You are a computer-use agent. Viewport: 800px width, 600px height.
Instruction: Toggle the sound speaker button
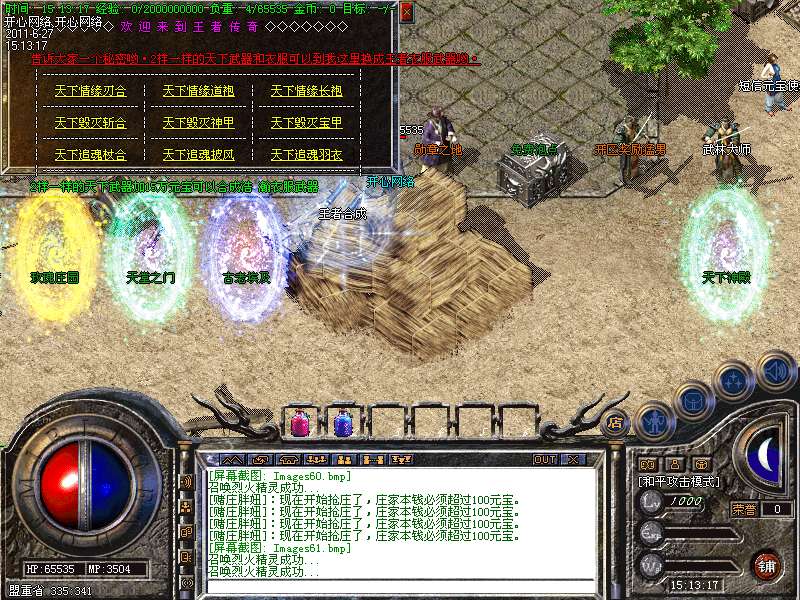tap(776, 371)
